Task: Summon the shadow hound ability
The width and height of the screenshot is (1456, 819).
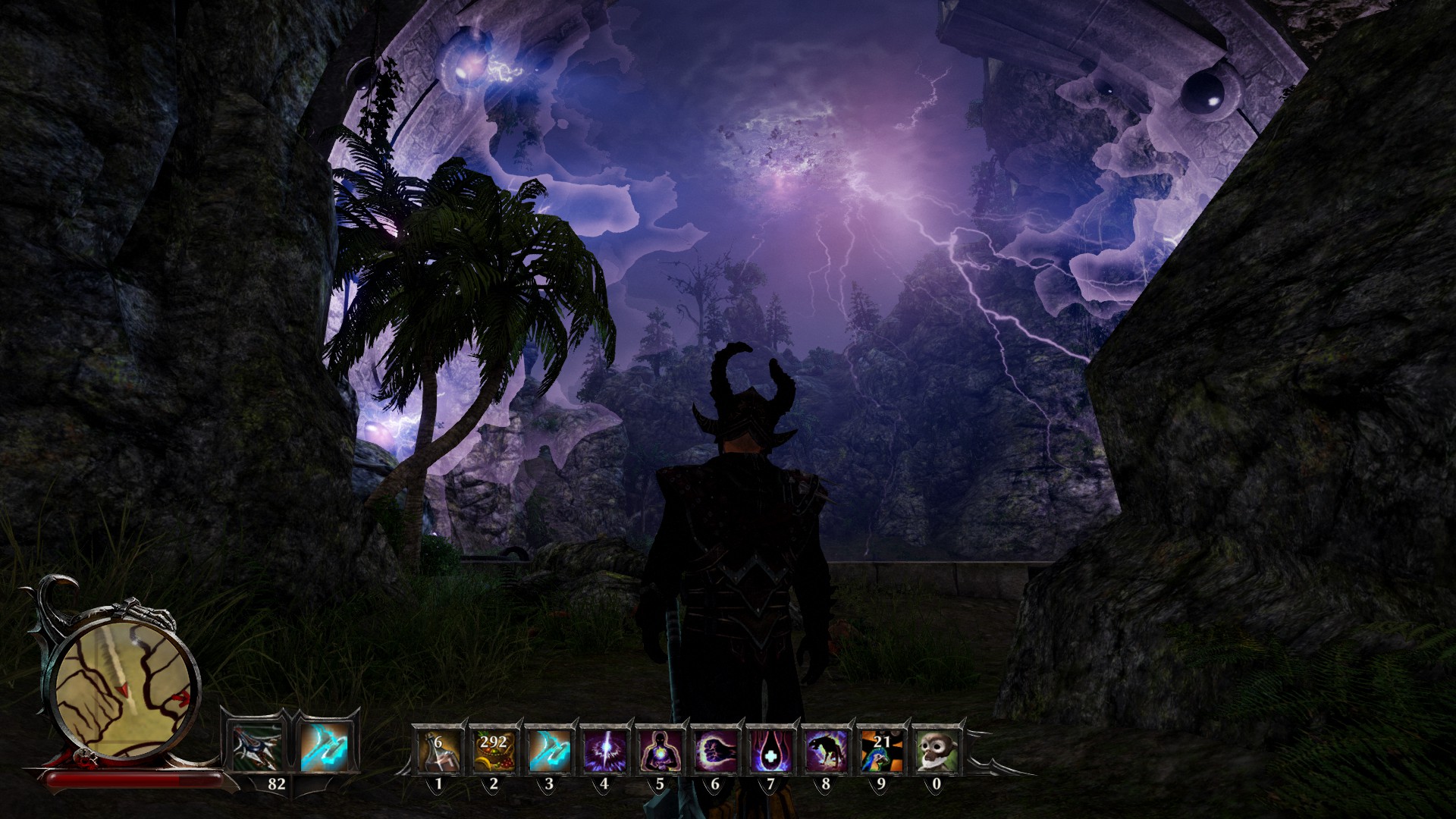Action: point(826,750)
